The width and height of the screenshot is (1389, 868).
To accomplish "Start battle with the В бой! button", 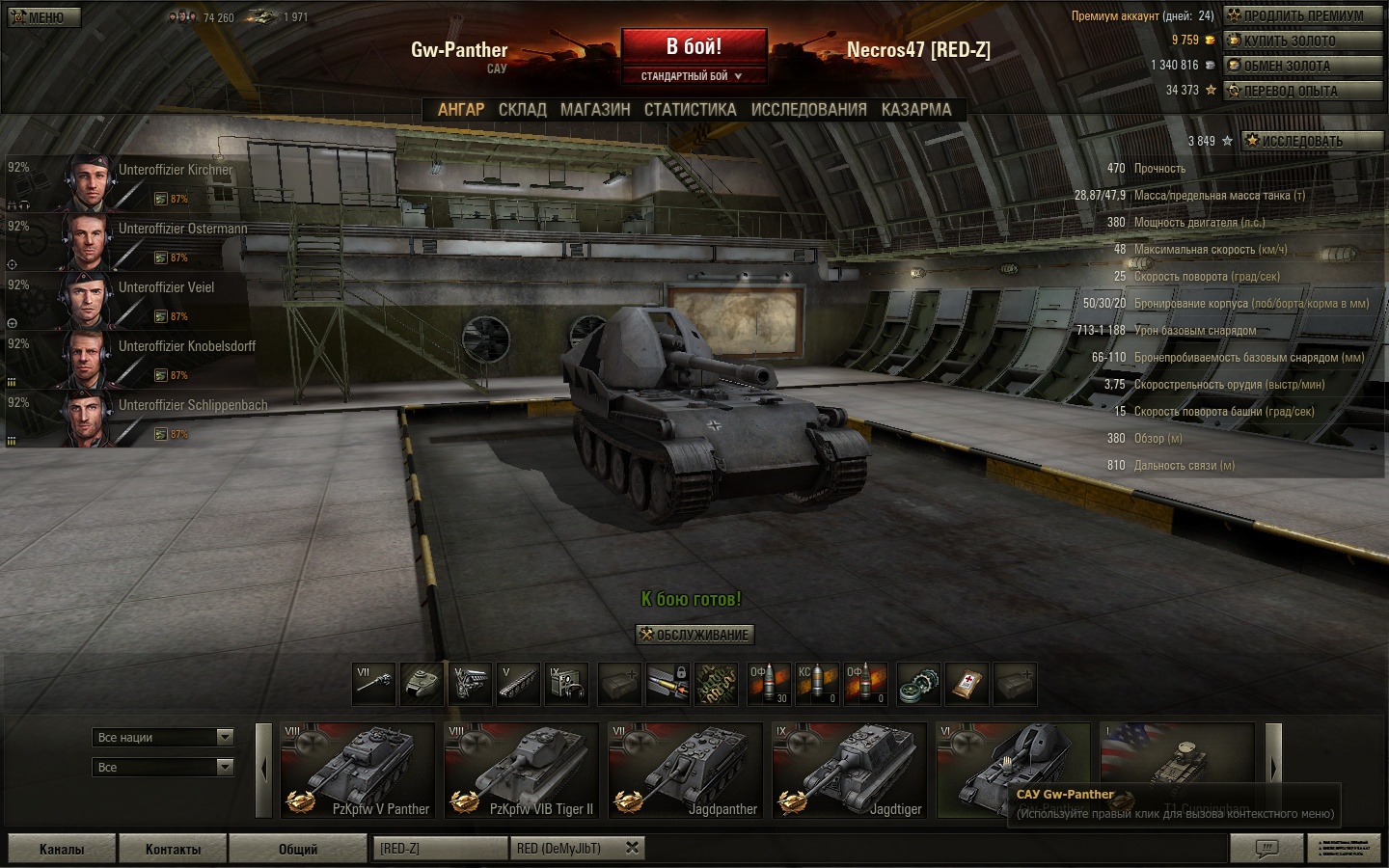I will click(694, 46).
